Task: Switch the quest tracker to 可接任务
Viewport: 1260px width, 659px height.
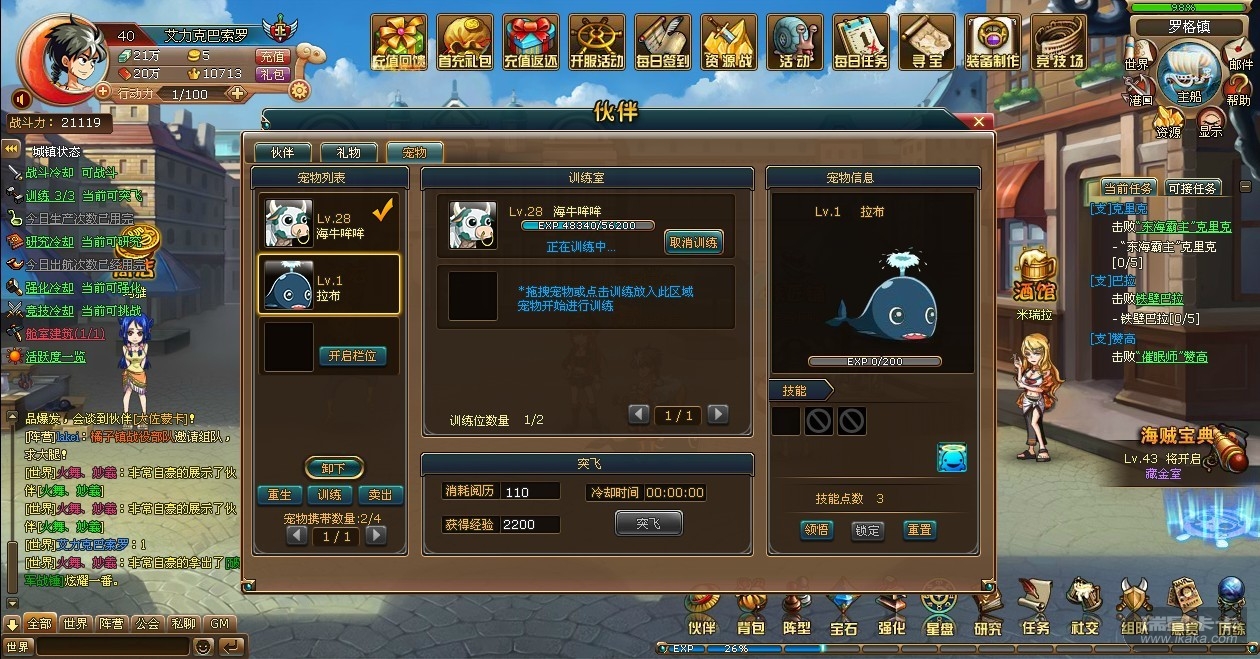Action: (x=1191, y=188)
